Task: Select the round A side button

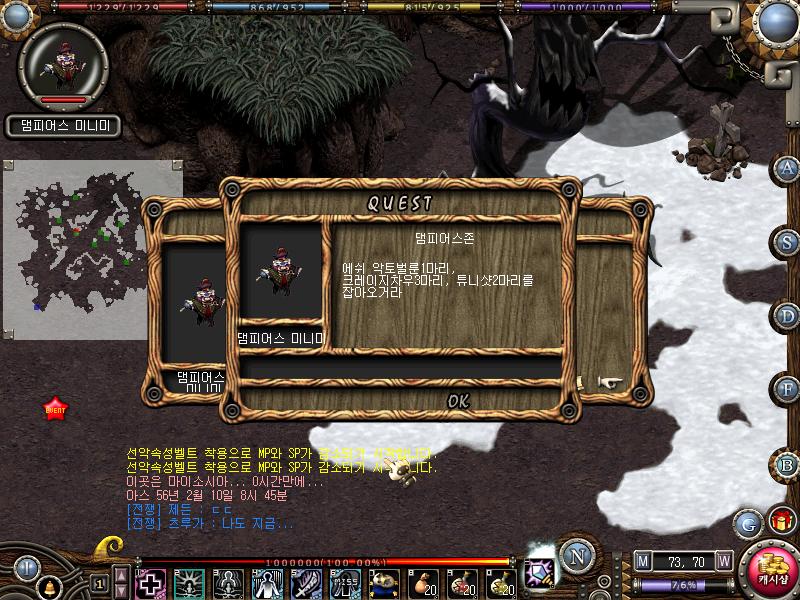Action: tap(788, 167)
